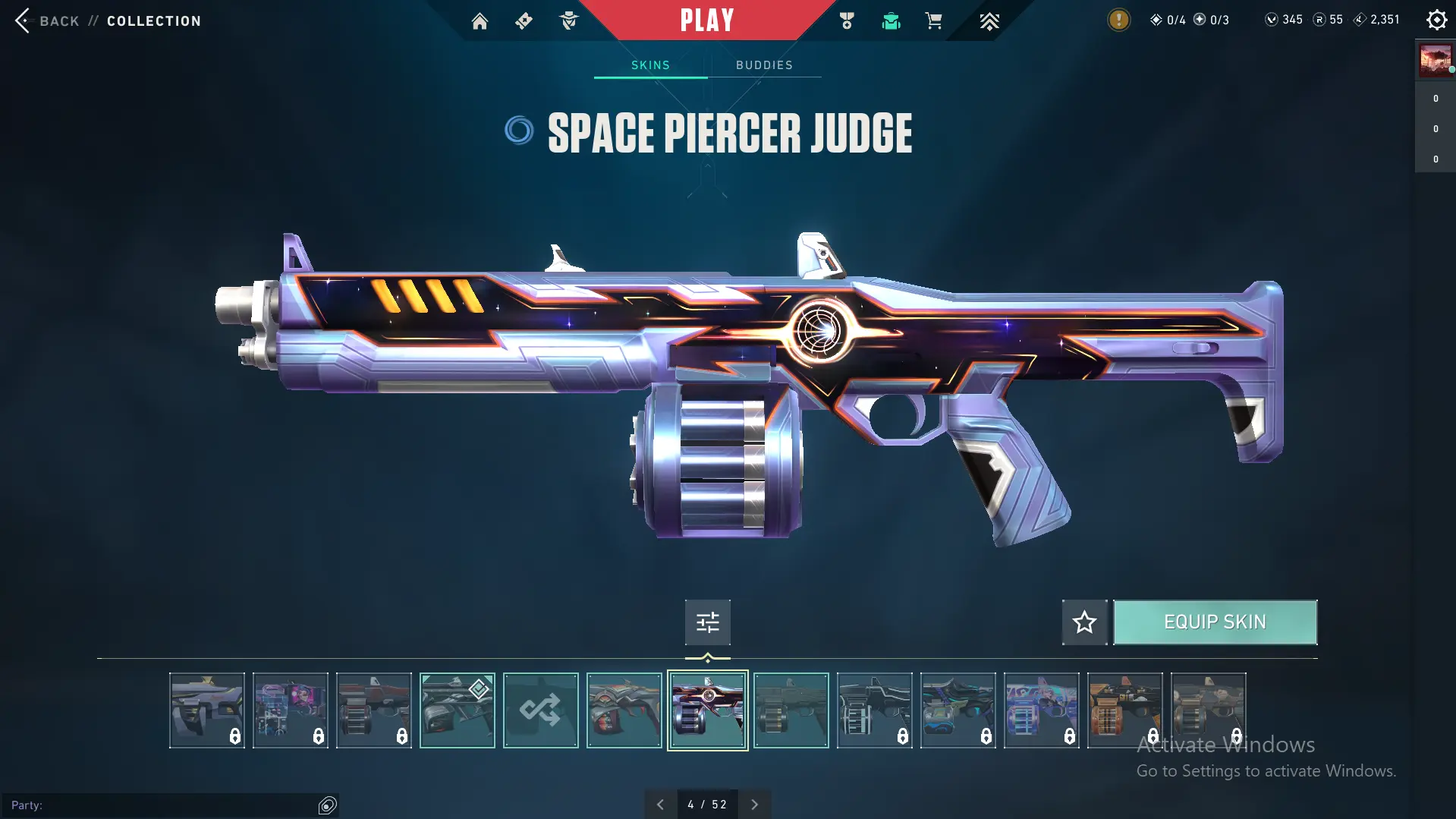Select the selected Space Piercer Judge thumbnail
Viewport: 1456px width, 819px height.
click(x=707, y=710)
